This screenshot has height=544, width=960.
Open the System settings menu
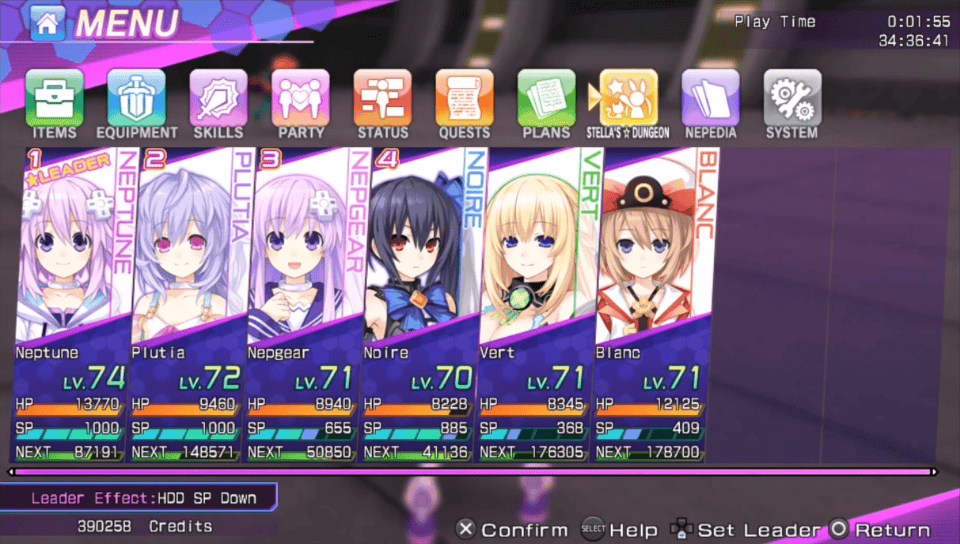(x=792, y=98)
